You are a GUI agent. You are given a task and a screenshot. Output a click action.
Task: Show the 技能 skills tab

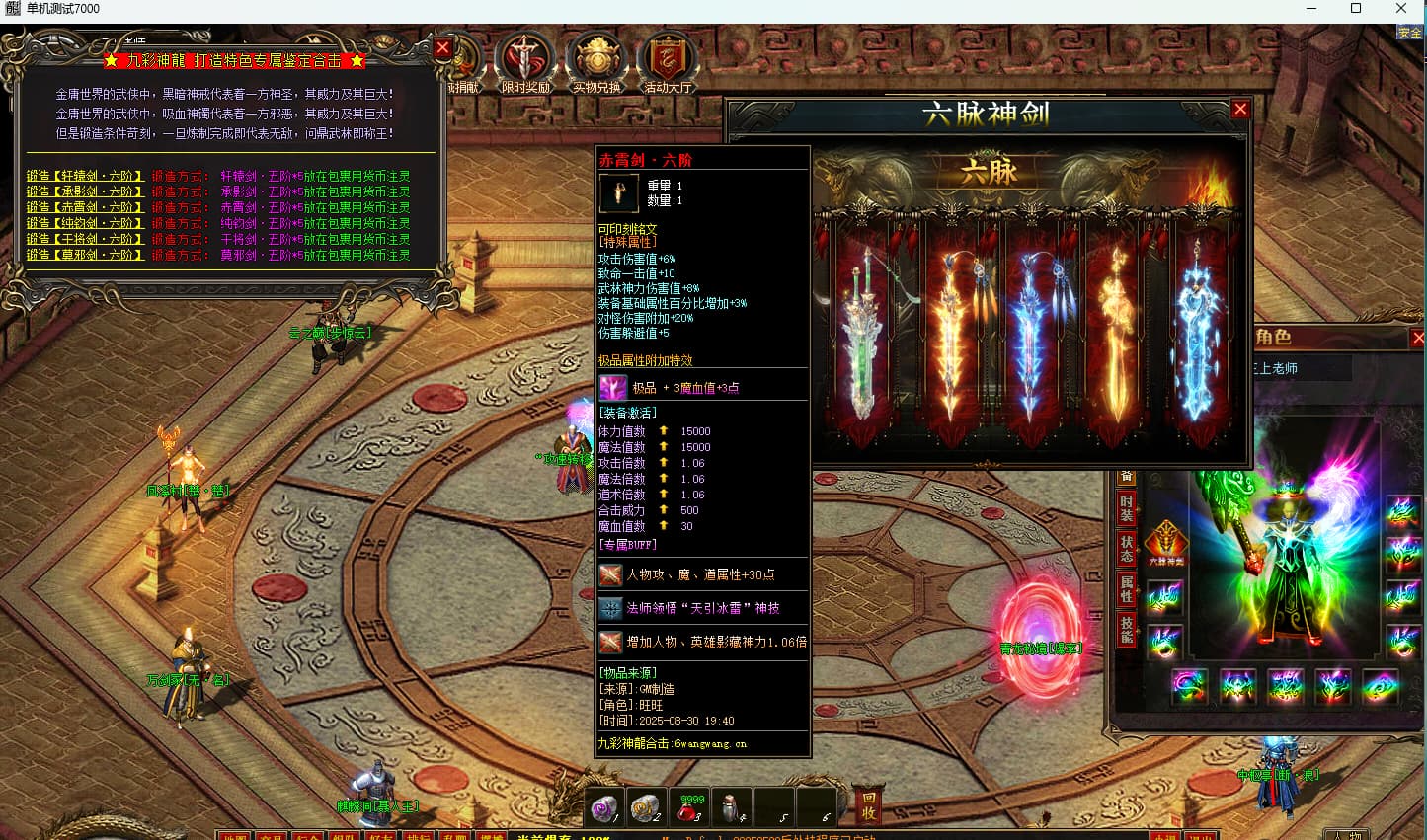pyautogui.click(x=1126, y=629)
